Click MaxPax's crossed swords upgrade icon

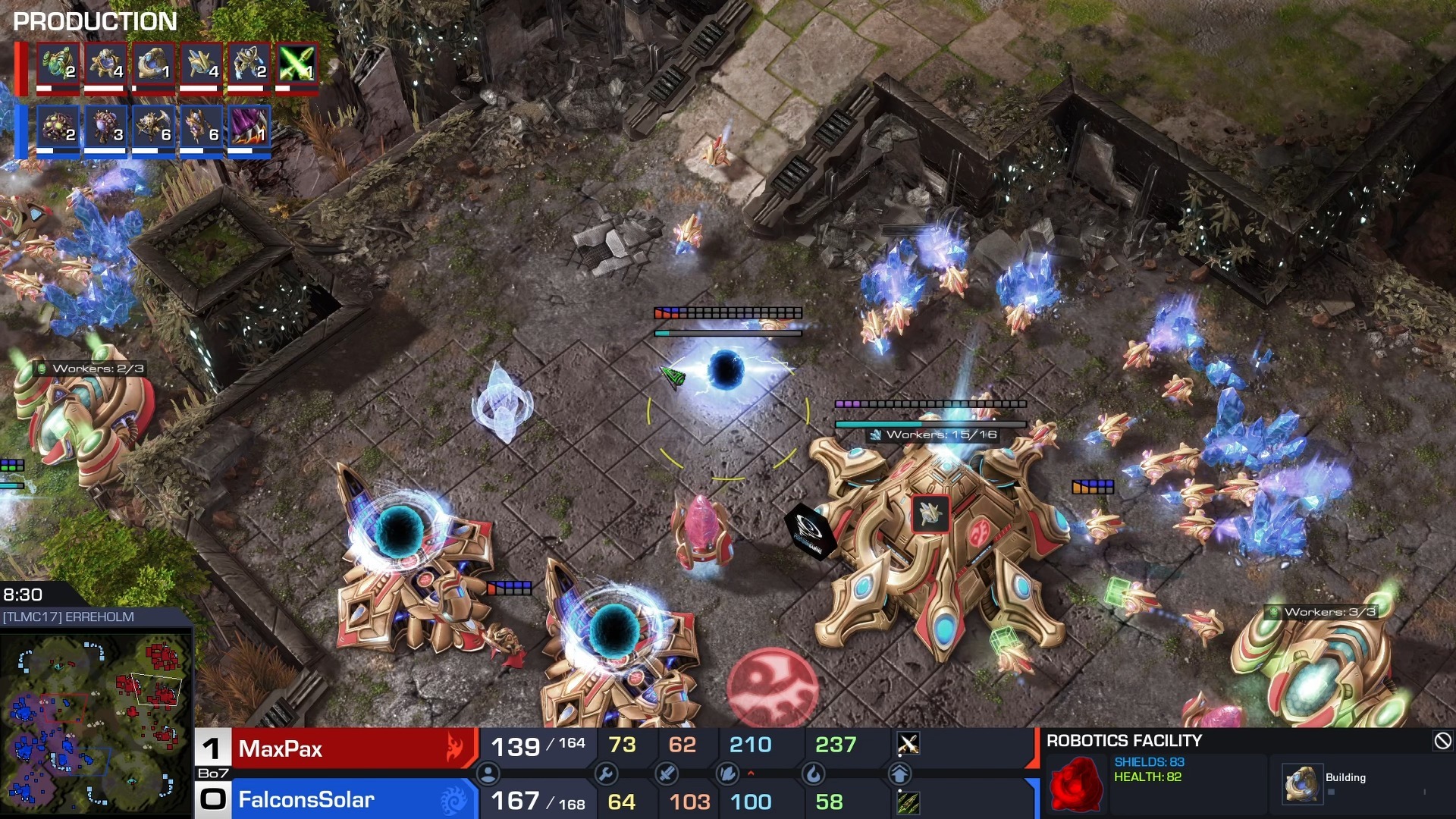pyautogui.click(x=908, y=744)
